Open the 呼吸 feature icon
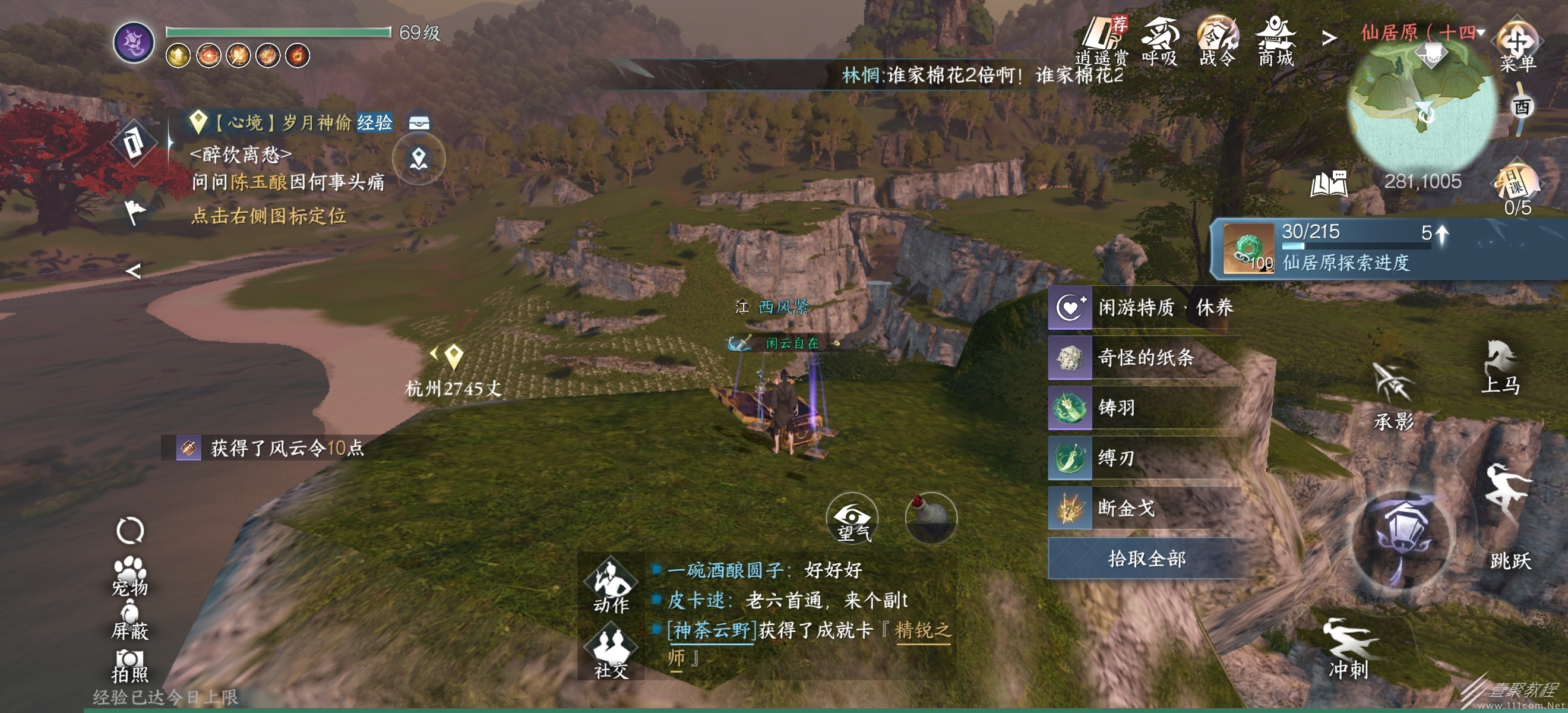Screen dimensions: 1568x713 1159,40
